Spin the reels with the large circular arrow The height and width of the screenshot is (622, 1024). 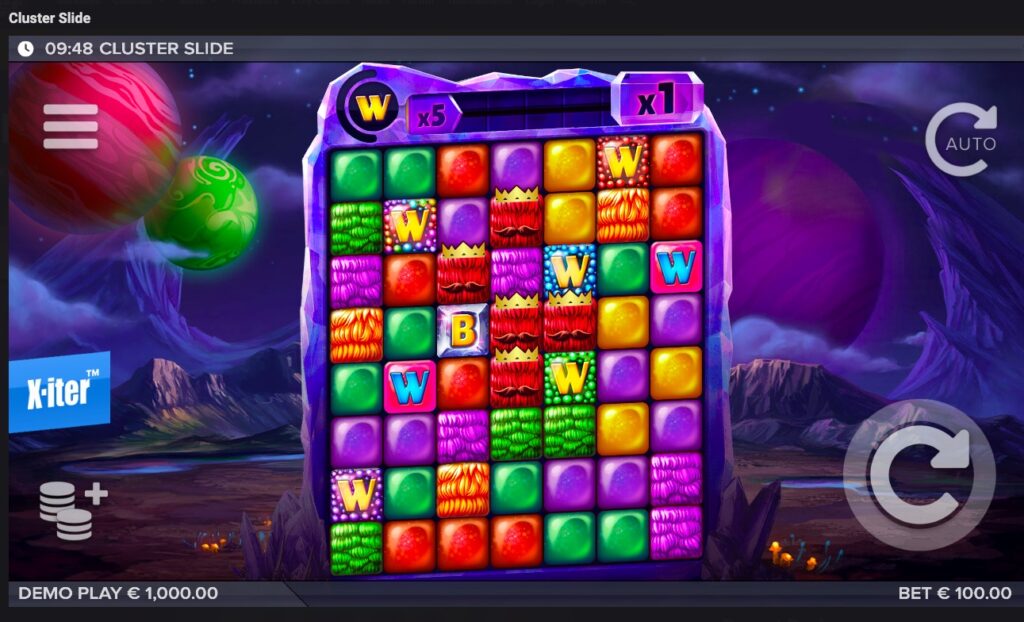918,475
